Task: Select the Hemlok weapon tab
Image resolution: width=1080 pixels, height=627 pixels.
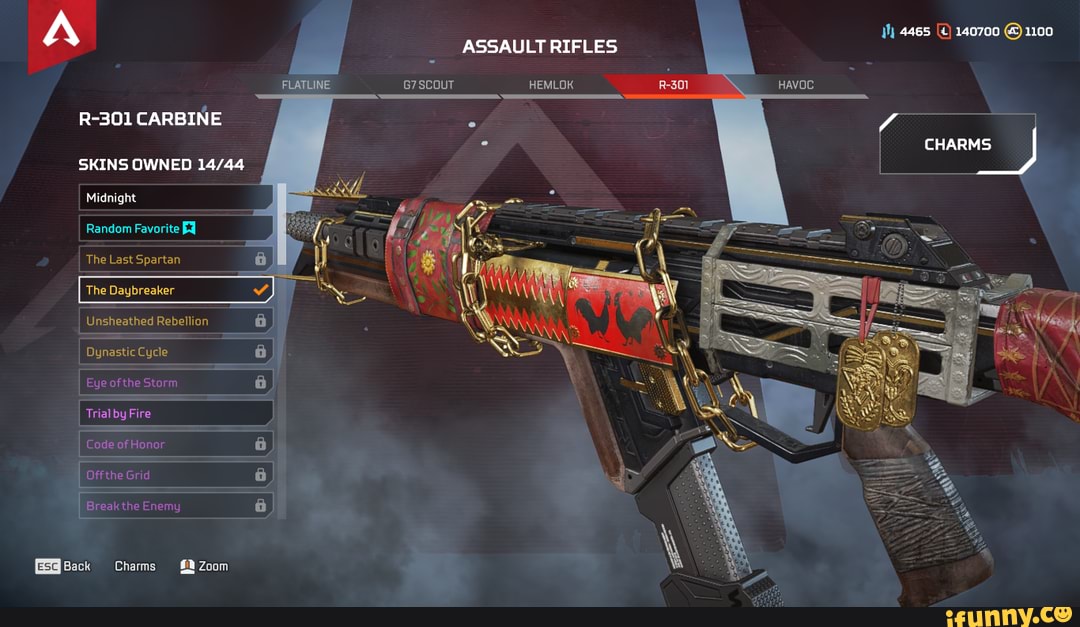Action: tap(551, 85)
